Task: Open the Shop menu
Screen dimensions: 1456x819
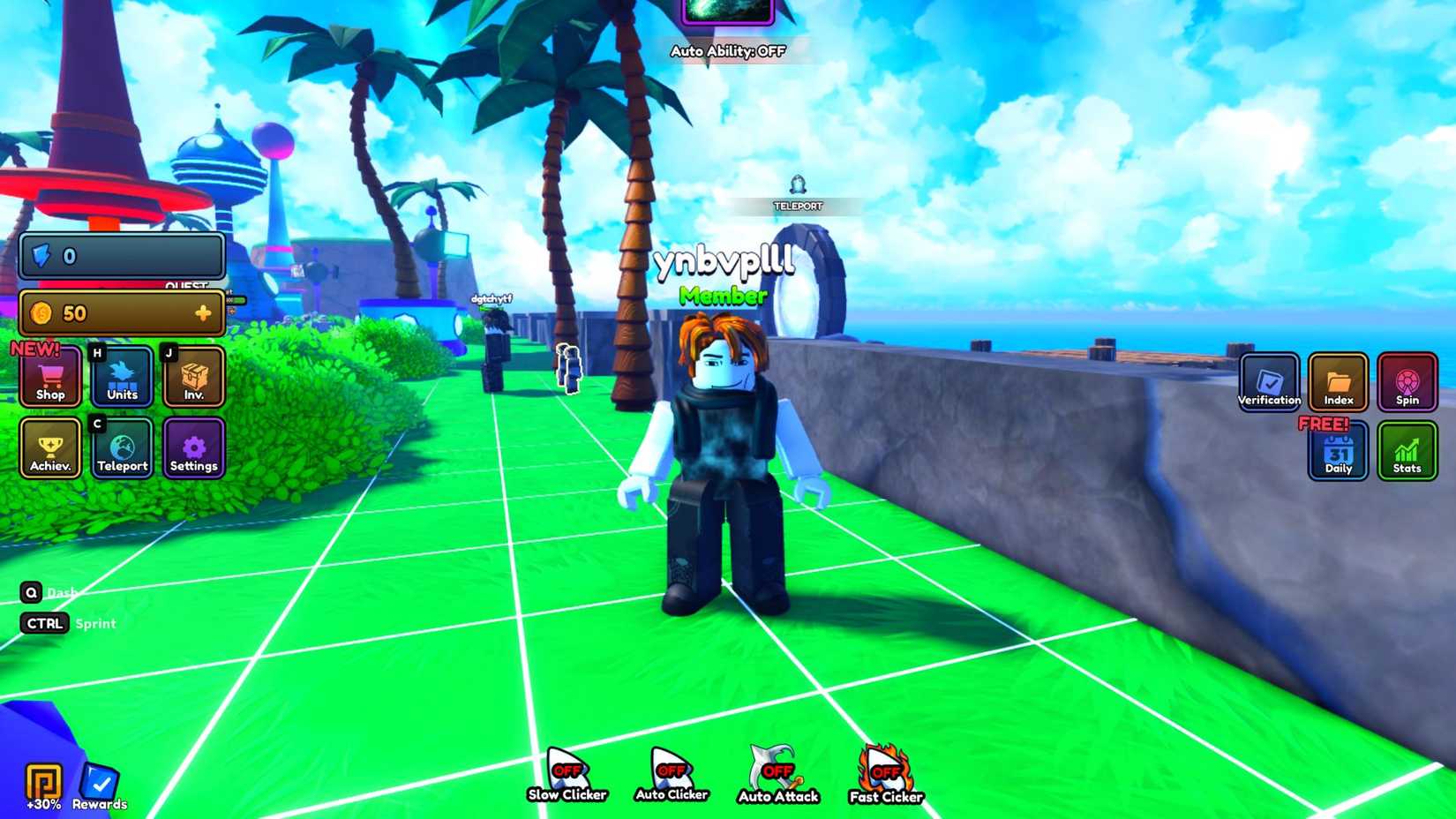Action: (x=50, y=378)
